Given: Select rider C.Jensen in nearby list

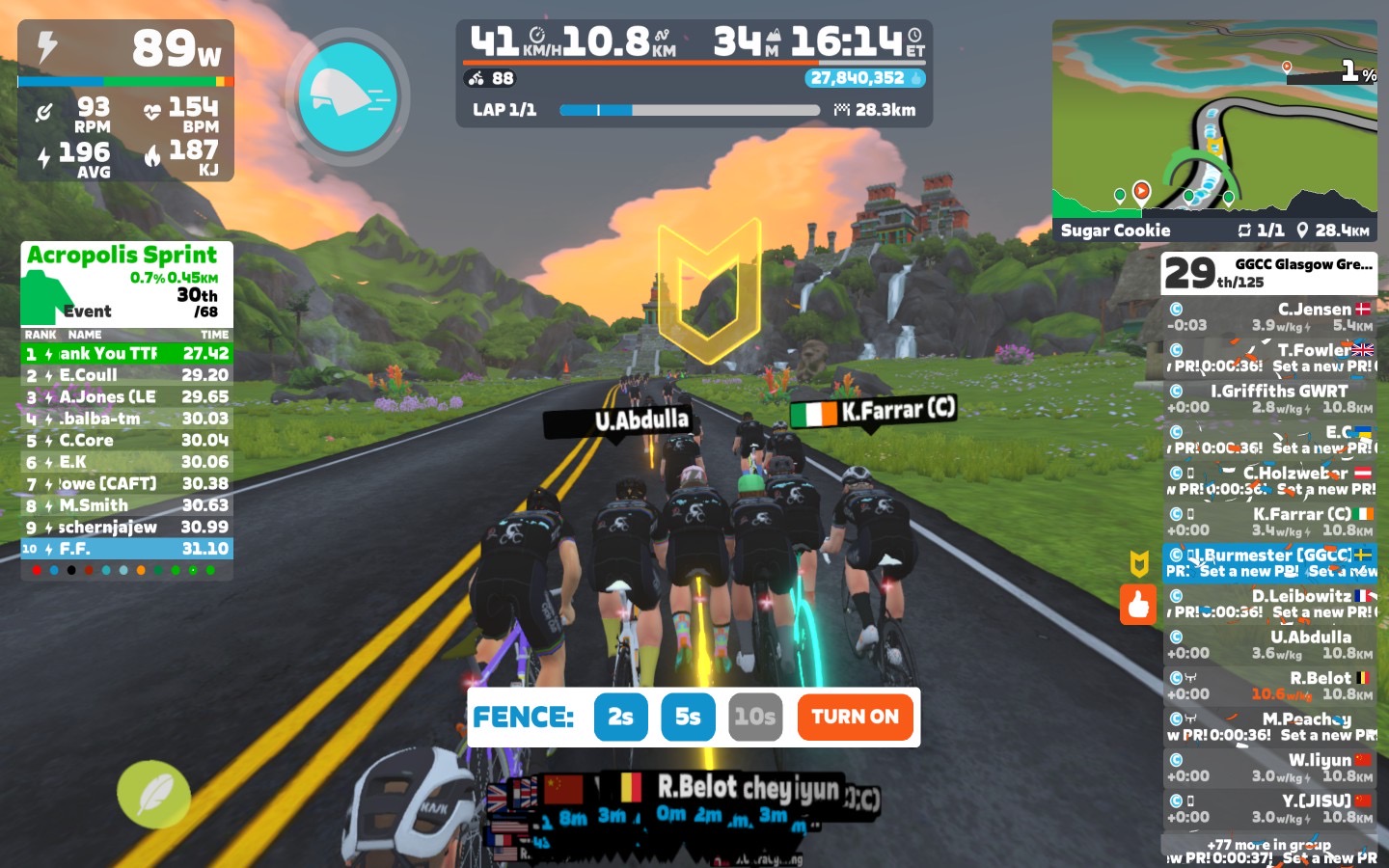Looking at the screenshot, I should click(x=1268, y=317).
